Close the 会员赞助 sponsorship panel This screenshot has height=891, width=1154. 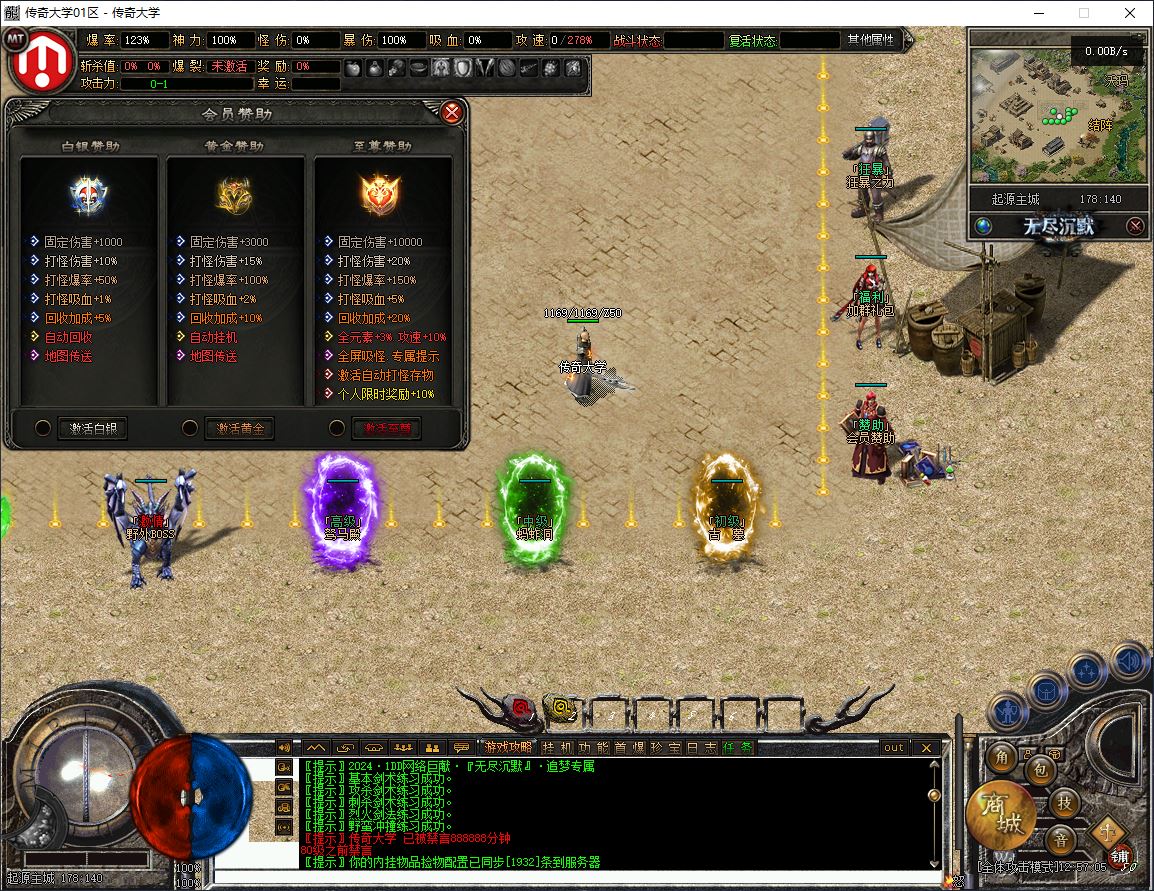tap(452, 112)
